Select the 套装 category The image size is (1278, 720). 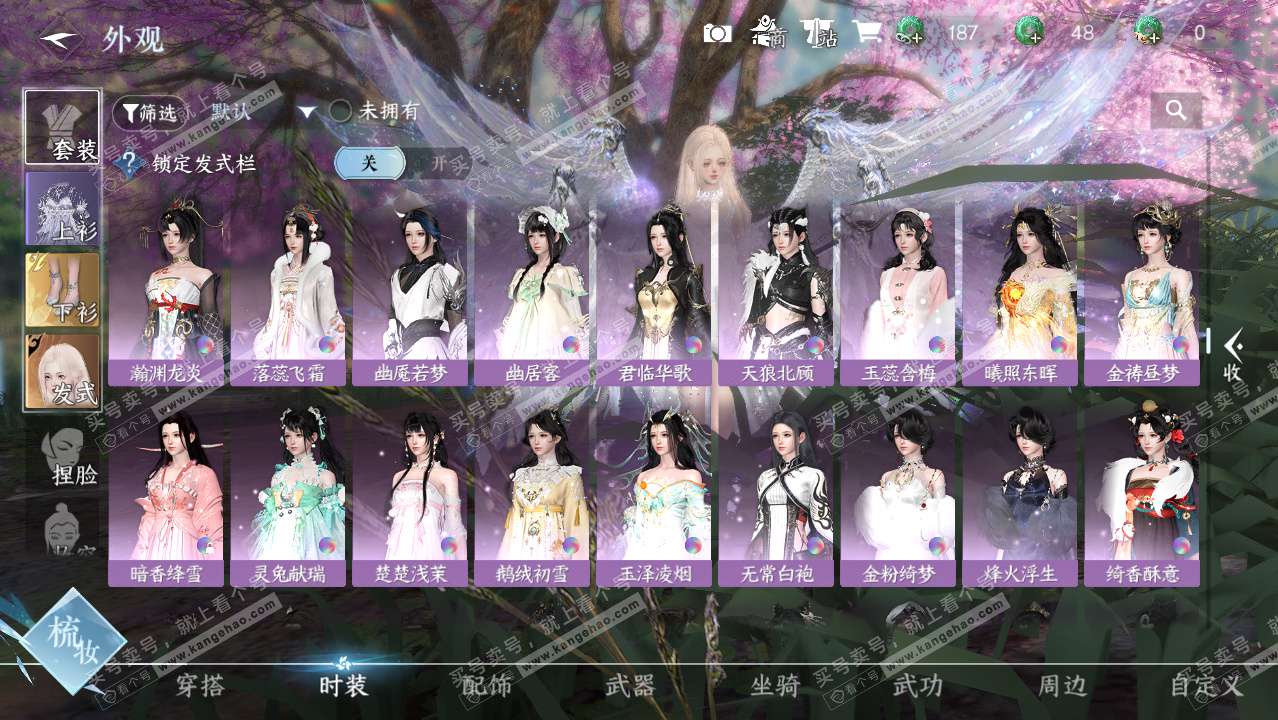63,128
